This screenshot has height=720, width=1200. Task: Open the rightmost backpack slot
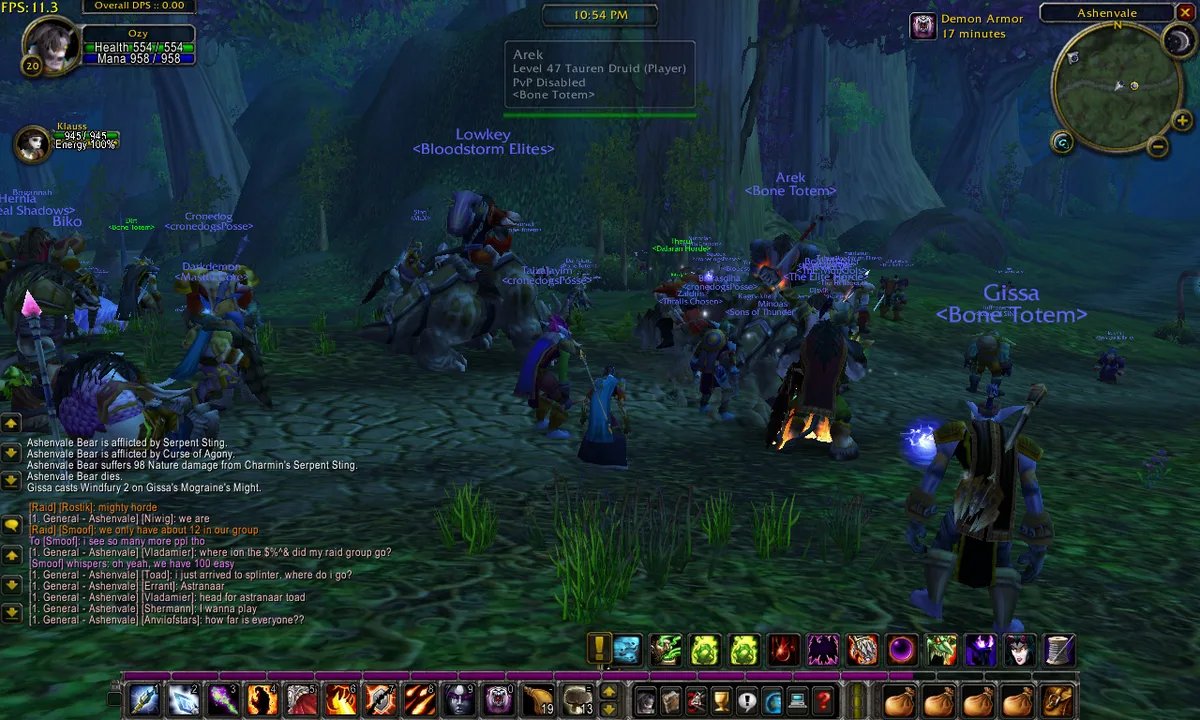(1058, 701)
